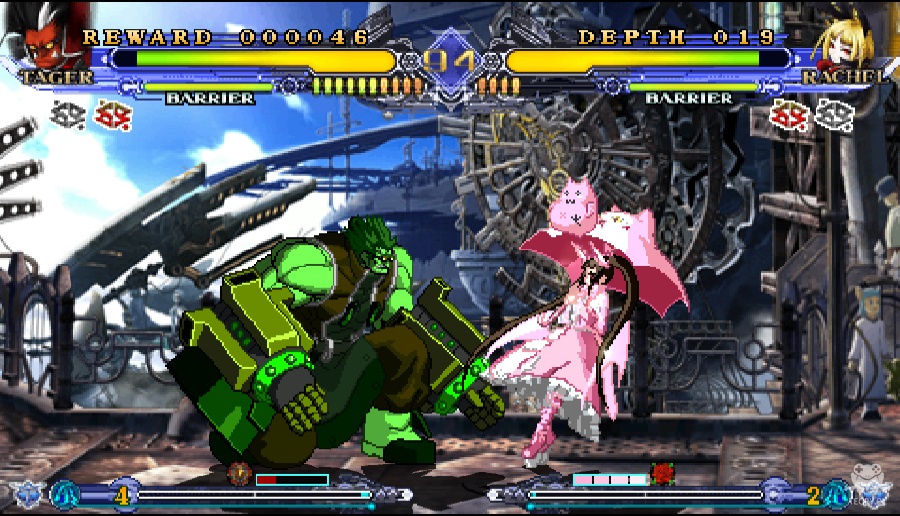Click the red rose icon by Rachel's gauge
900x516 pixels.
point(662,473)
